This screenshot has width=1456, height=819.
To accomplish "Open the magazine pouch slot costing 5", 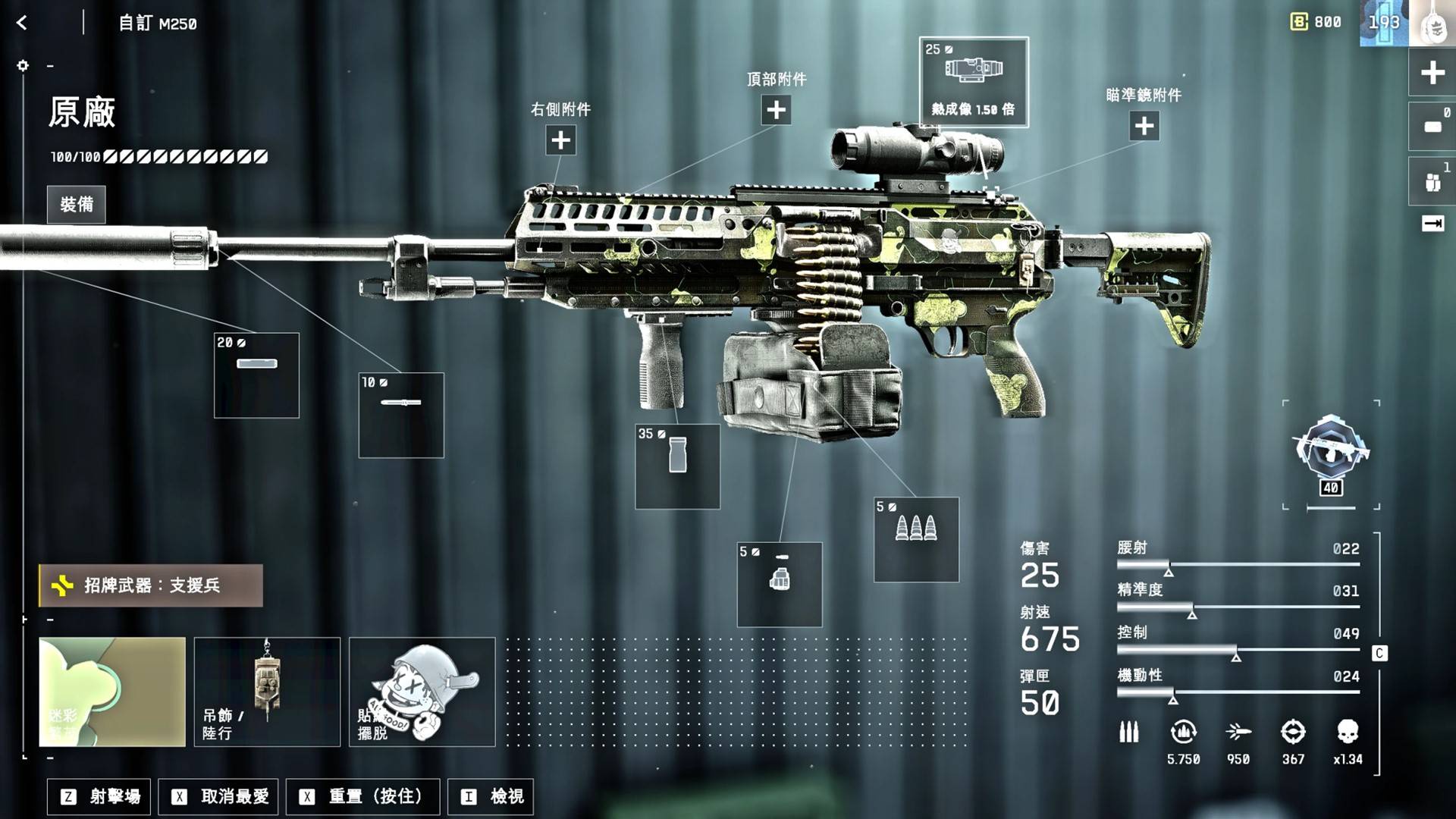I will (x=779, y=585).
